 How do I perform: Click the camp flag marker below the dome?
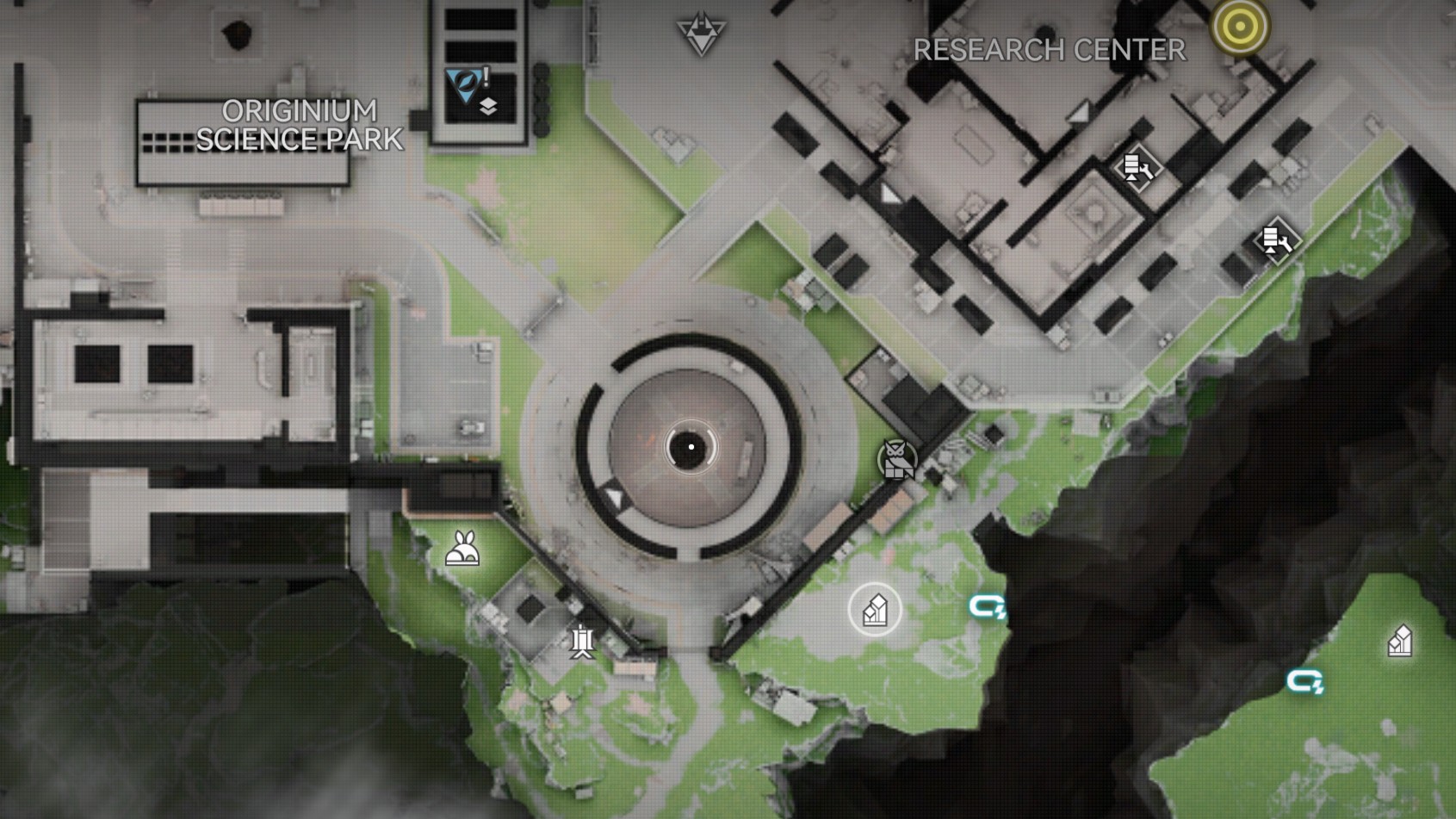coord(581,642)
